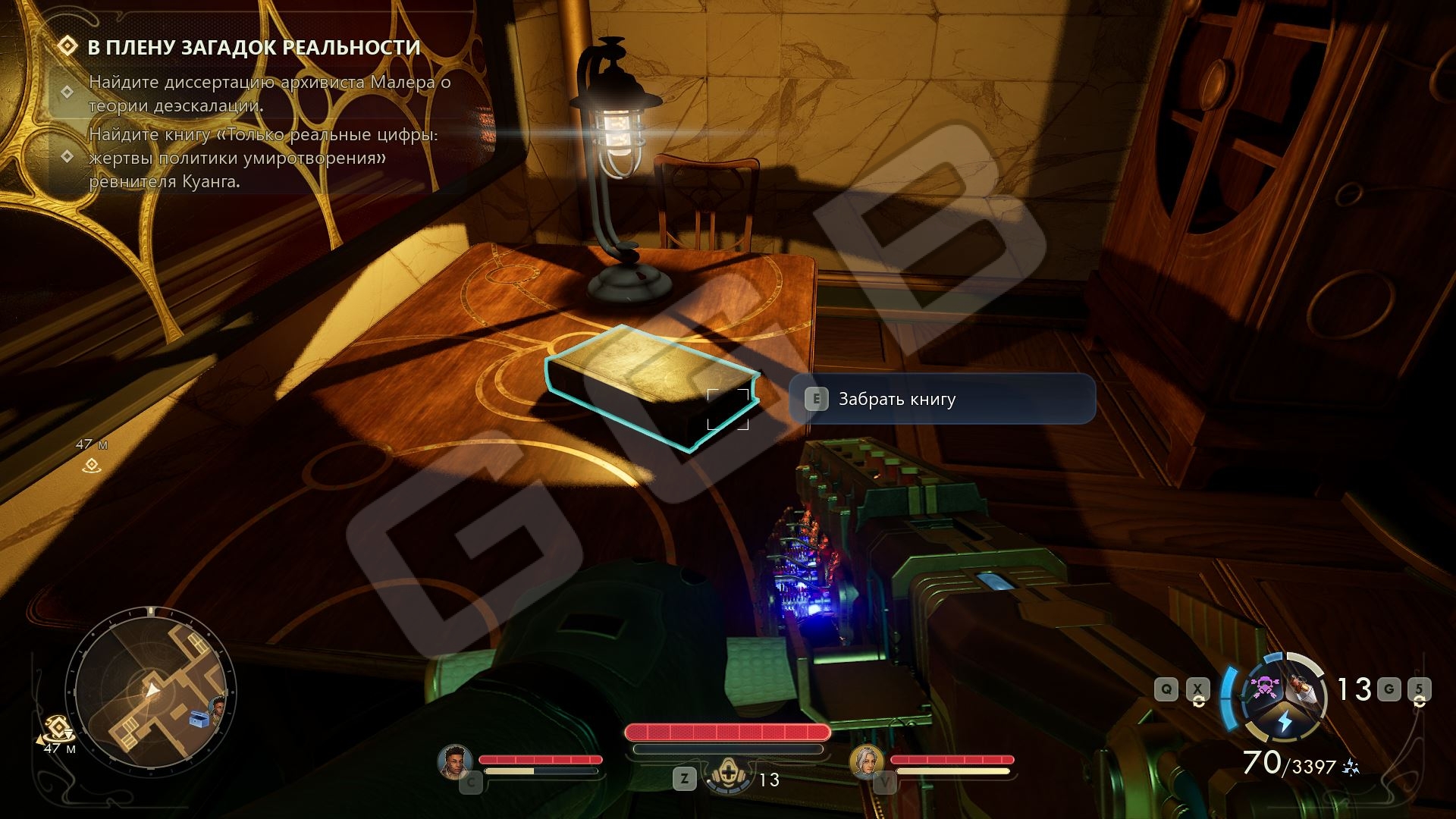Choose the «Забрать книгу» interaction prompt

pyautogui.click(x=942, y=399)
